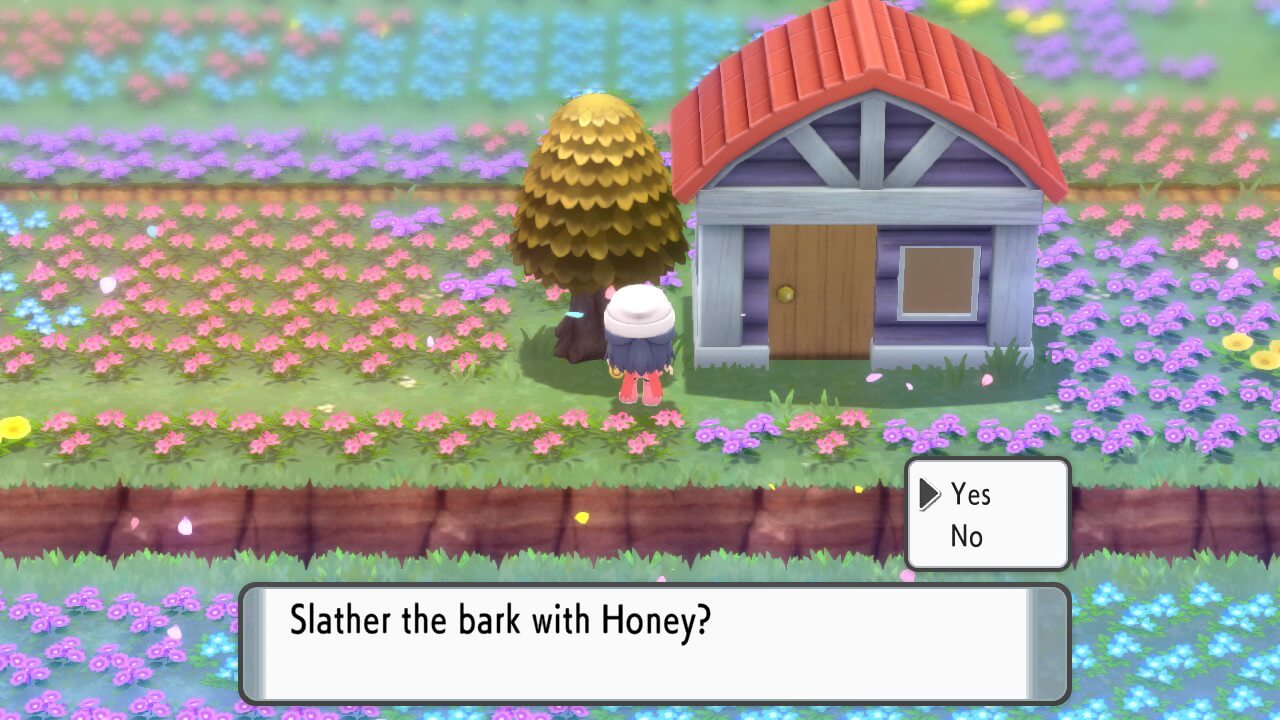Select the No option in the prompt
This screenshot has width=1280, height=720.
click(965, 535)
